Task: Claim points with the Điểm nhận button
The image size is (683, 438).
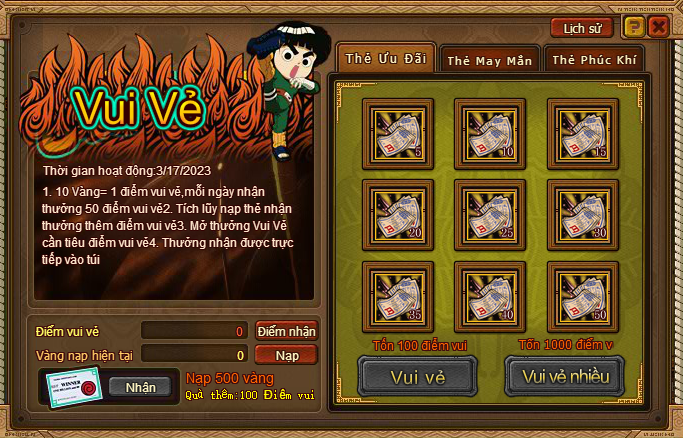Action: coord(286,331)
